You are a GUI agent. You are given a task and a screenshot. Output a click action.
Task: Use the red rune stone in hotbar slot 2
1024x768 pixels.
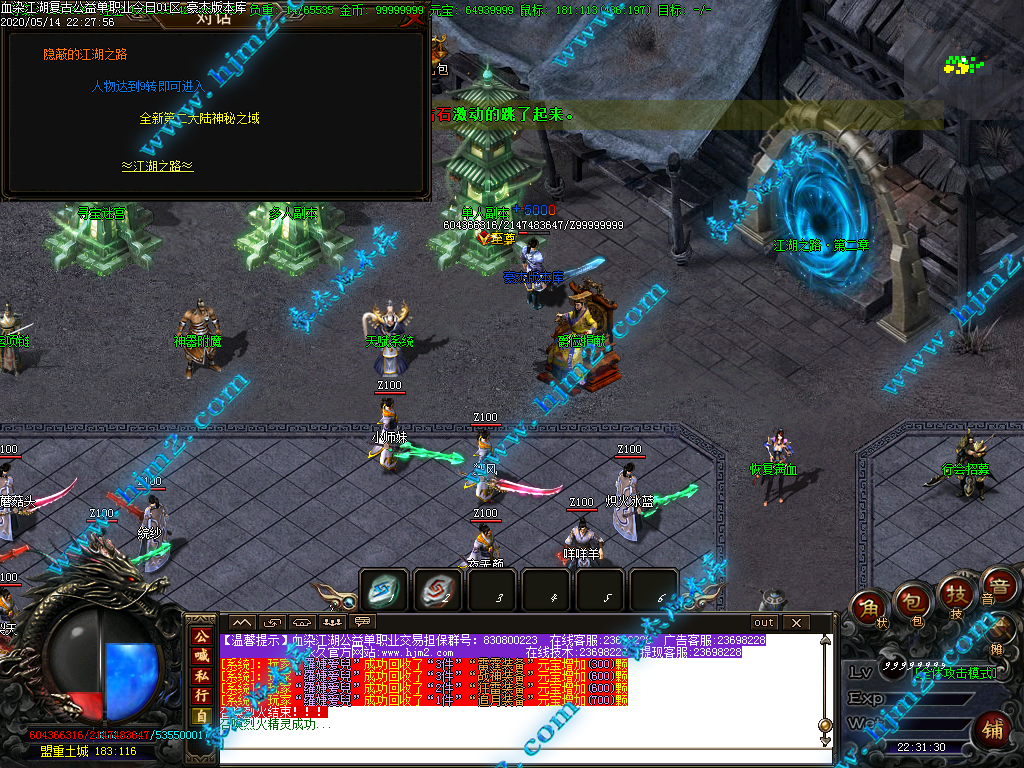437,591
